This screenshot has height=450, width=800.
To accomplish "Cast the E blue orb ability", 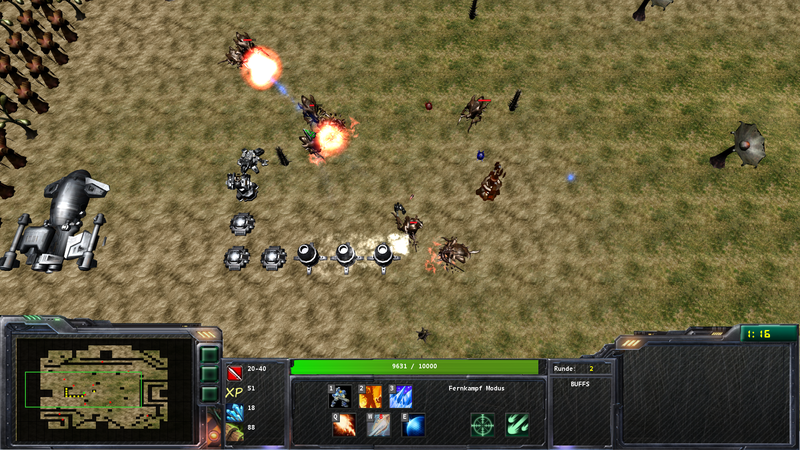I will click(413, 425).
